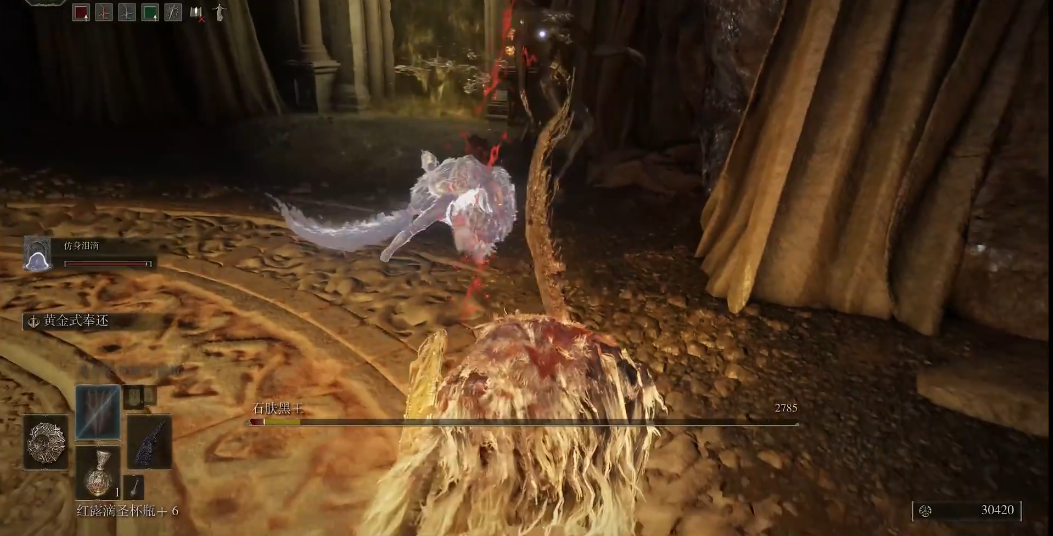
Task: Select the dark feathered right-hand weapon slot
Action: coord(149,442)
